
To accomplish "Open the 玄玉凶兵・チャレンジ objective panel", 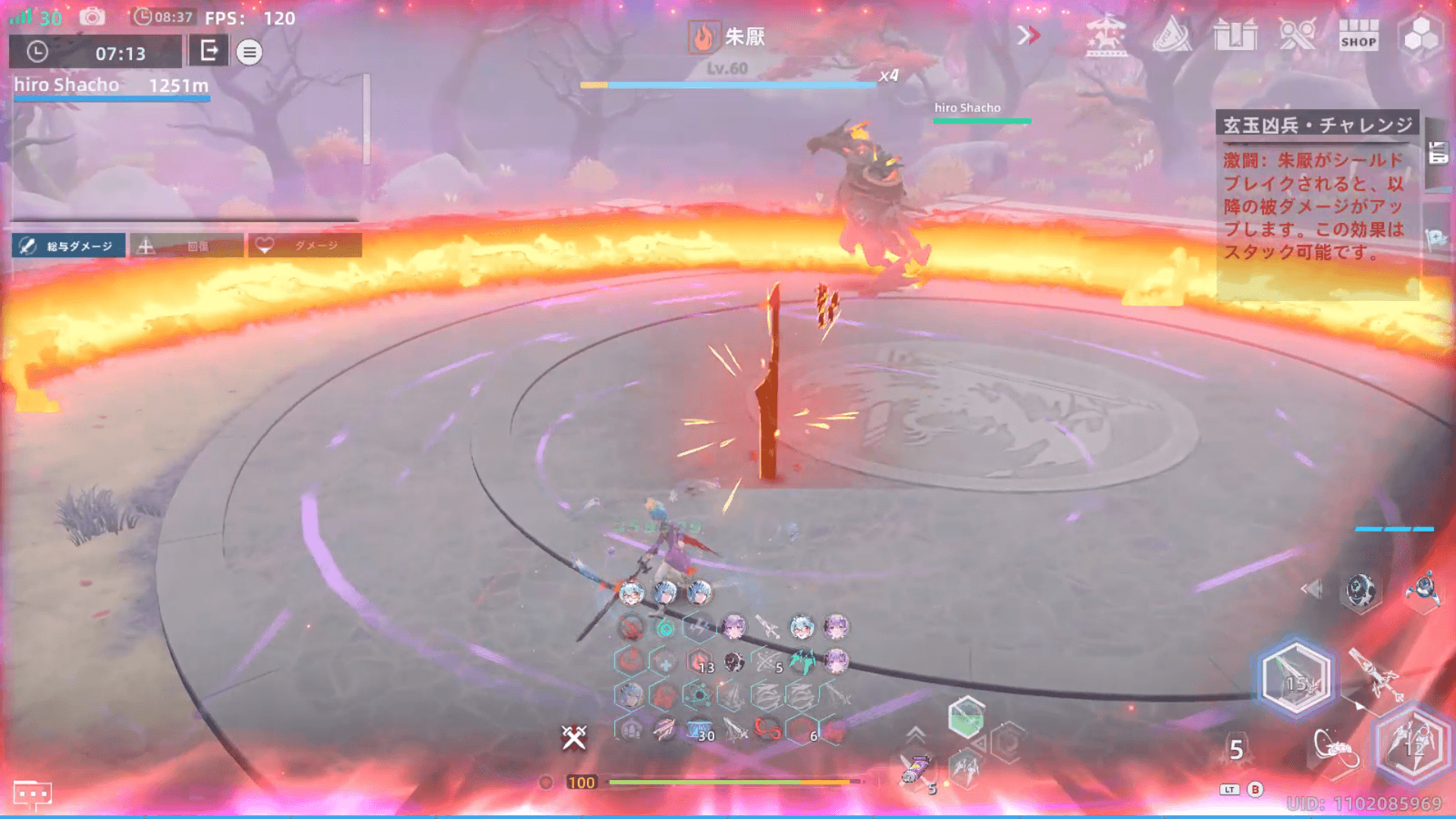I will [1317, 125].
